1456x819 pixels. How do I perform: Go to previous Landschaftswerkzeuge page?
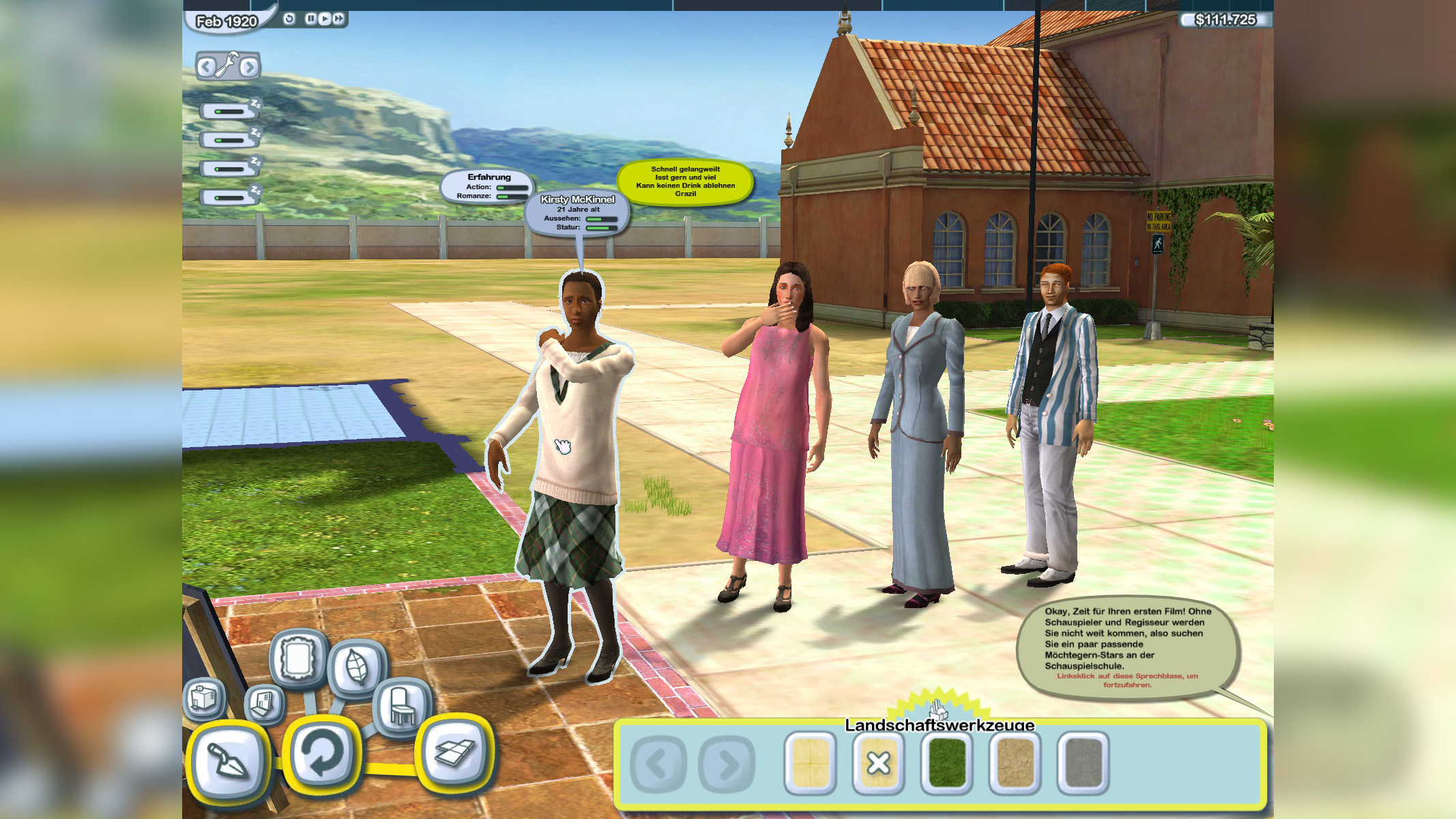pos(658,764)
